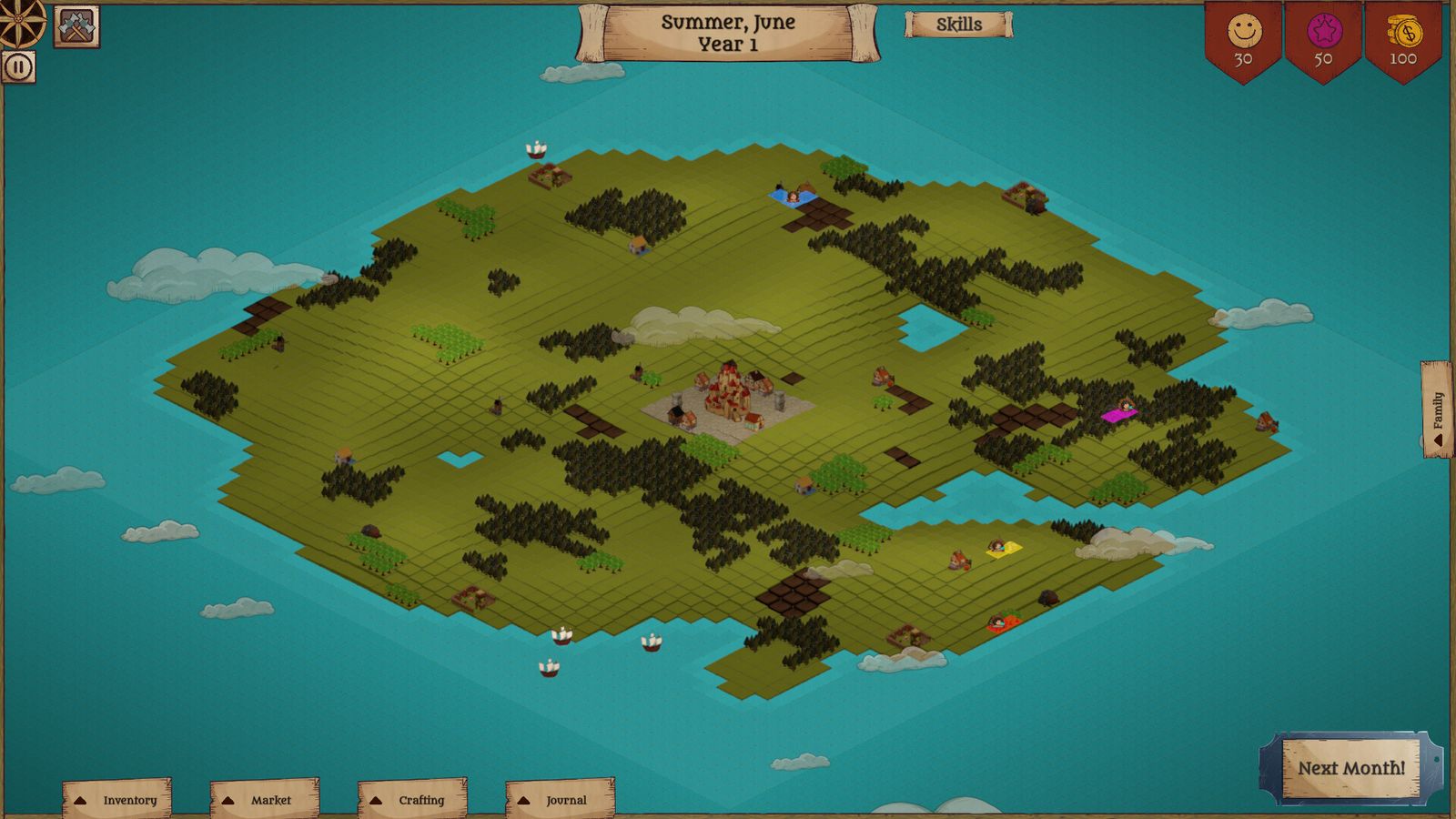Expand the Journal panel
This screenshot has width=1456, height=819.
coord(560,798)
